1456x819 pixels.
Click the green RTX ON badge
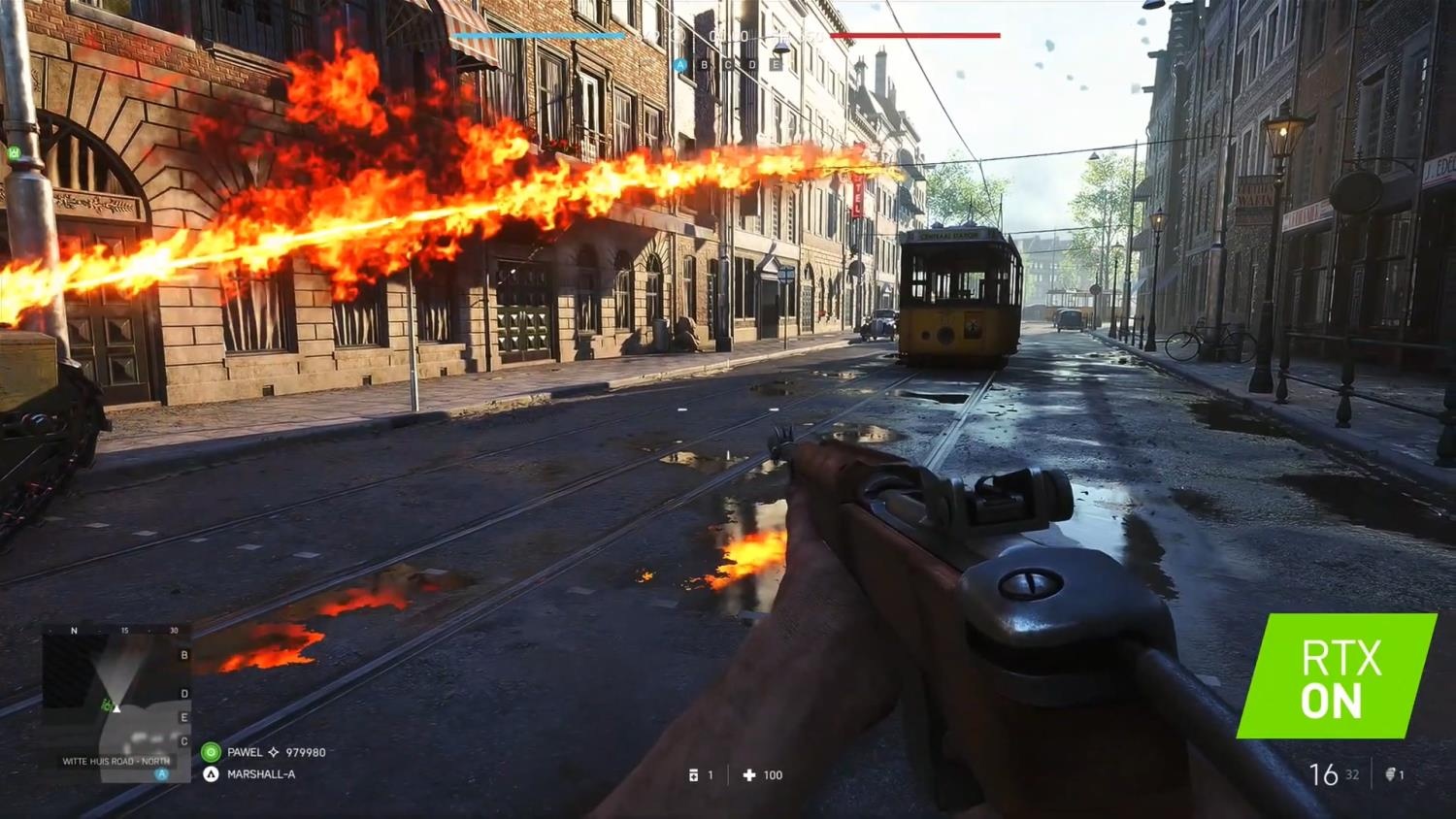(x=1336, y=676)
